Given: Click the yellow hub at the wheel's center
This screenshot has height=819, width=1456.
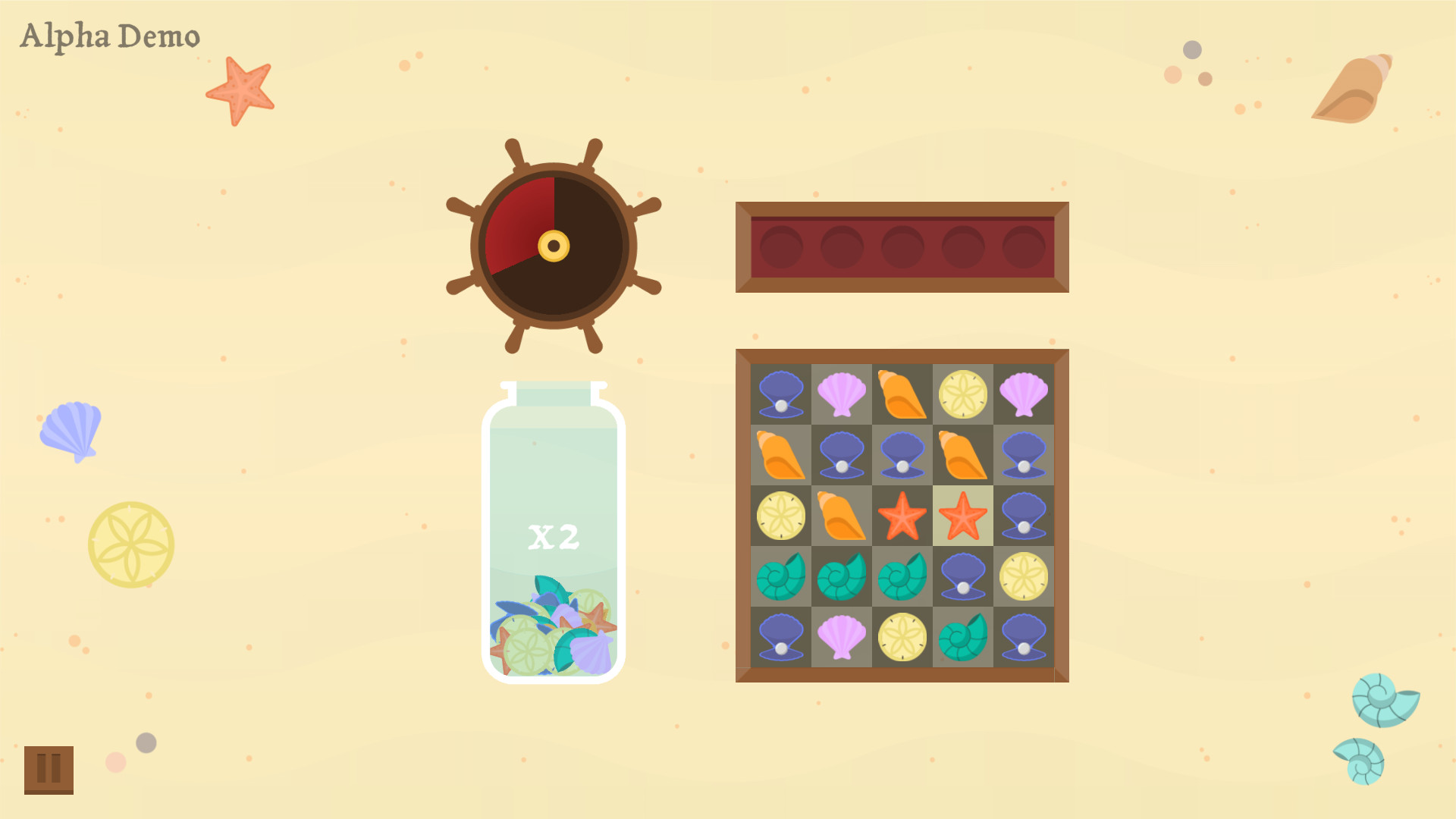Looking at the screenshot, I should coord(554,245).
